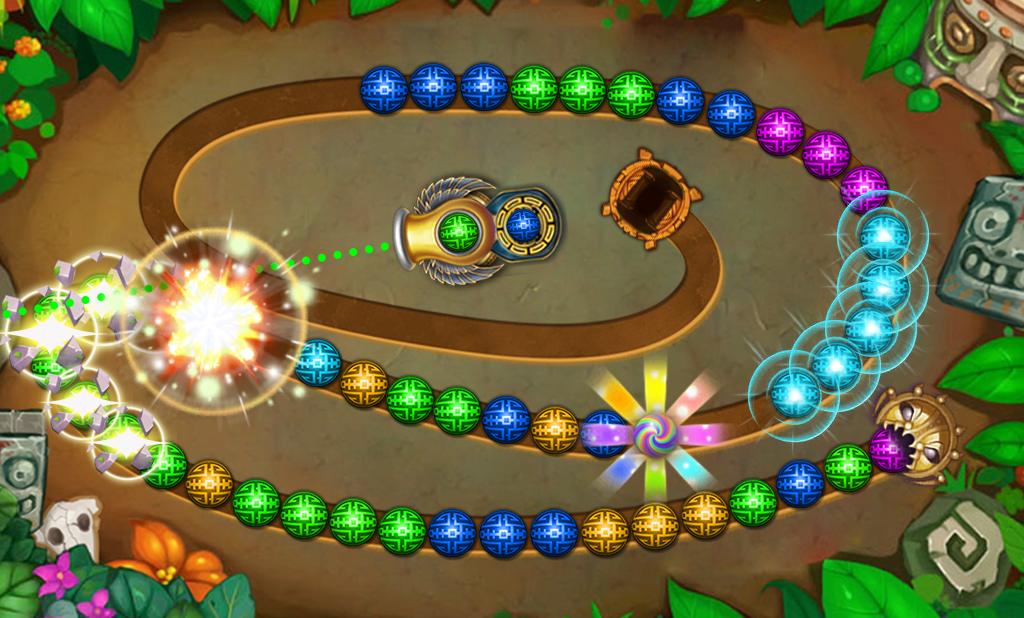Select the blue reserve ball on the shooter

521,223
